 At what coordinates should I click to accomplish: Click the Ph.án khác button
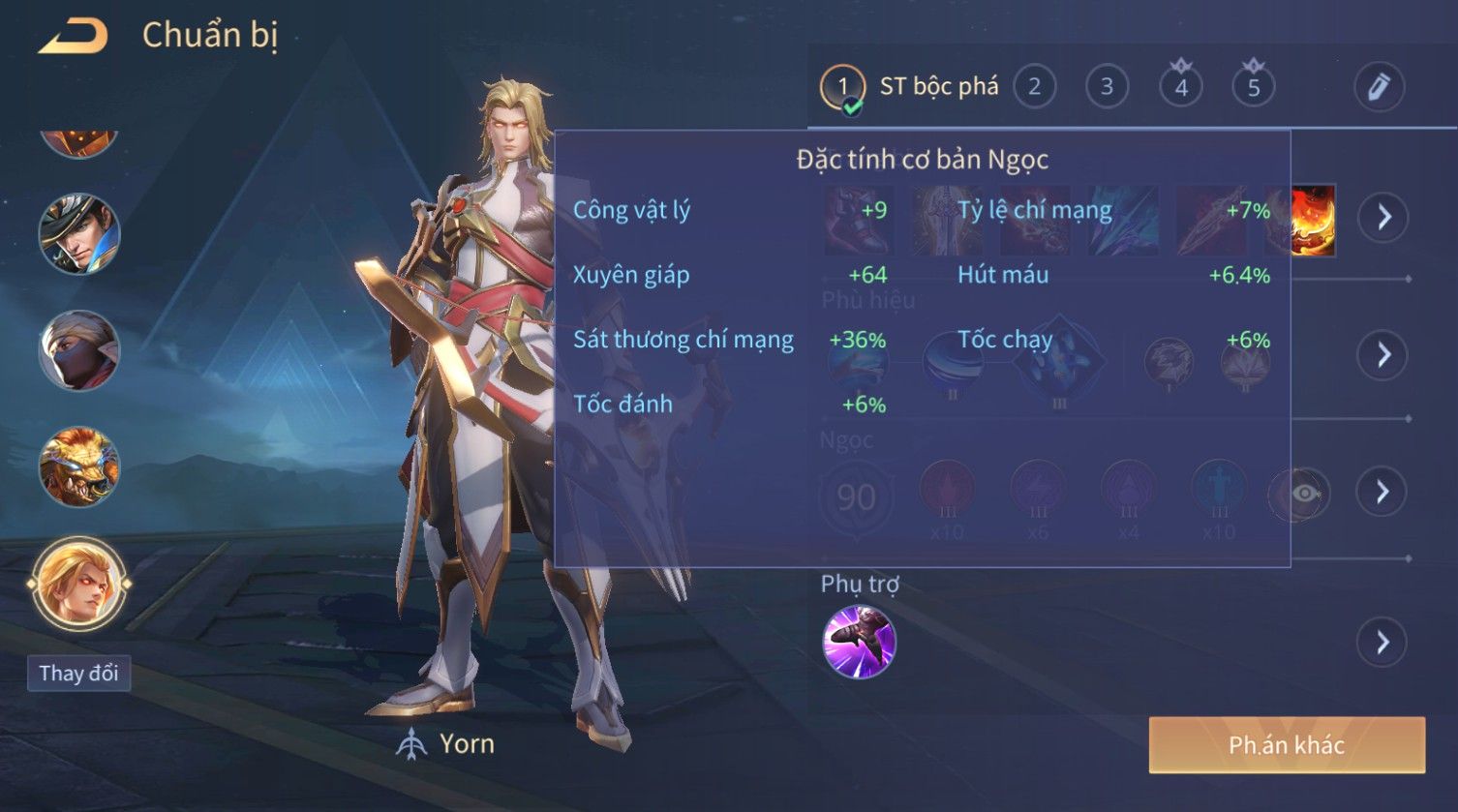(1287, 744)
